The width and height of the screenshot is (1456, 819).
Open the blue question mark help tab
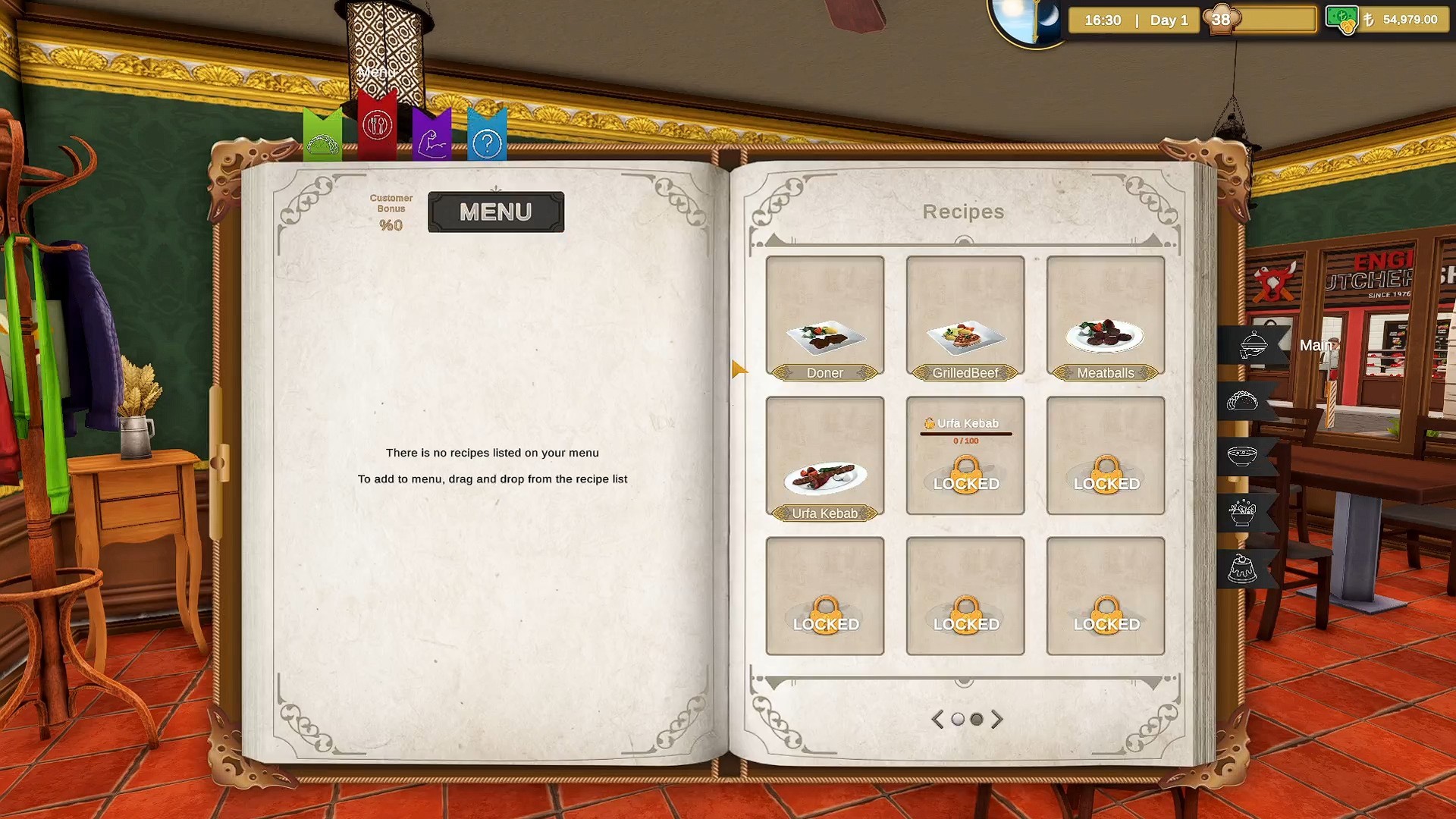tap(487, 138)
